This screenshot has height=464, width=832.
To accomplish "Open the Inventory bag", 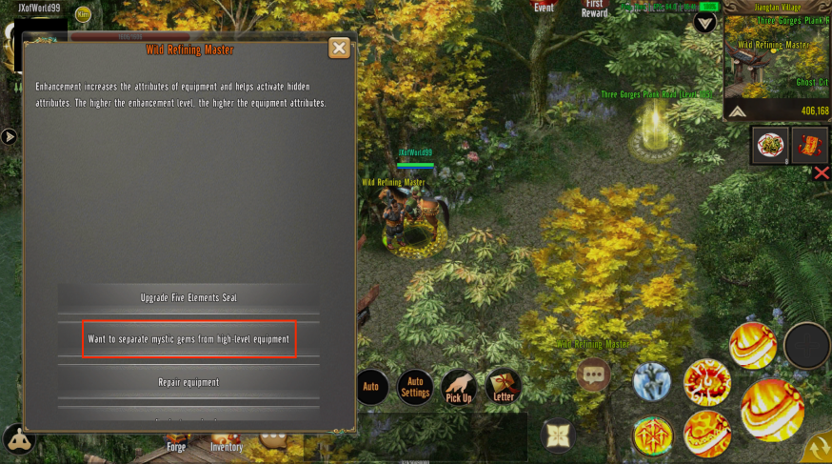I will [227, 439].
